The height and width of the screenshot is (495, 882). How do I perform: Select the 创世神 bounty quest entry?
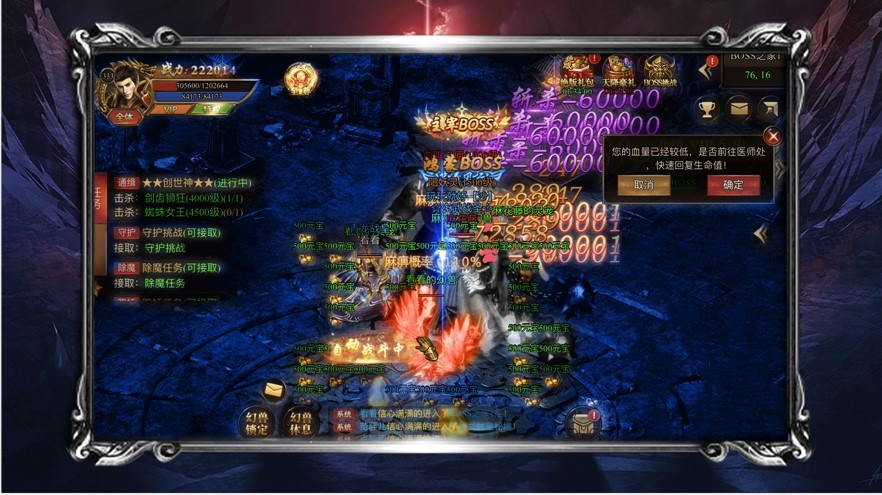(x=197, y=184)
